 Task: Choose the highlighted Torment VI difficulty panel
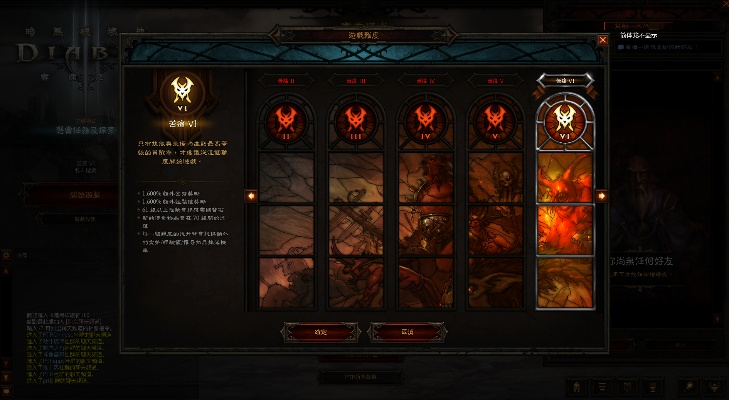[x=561, y=200]
